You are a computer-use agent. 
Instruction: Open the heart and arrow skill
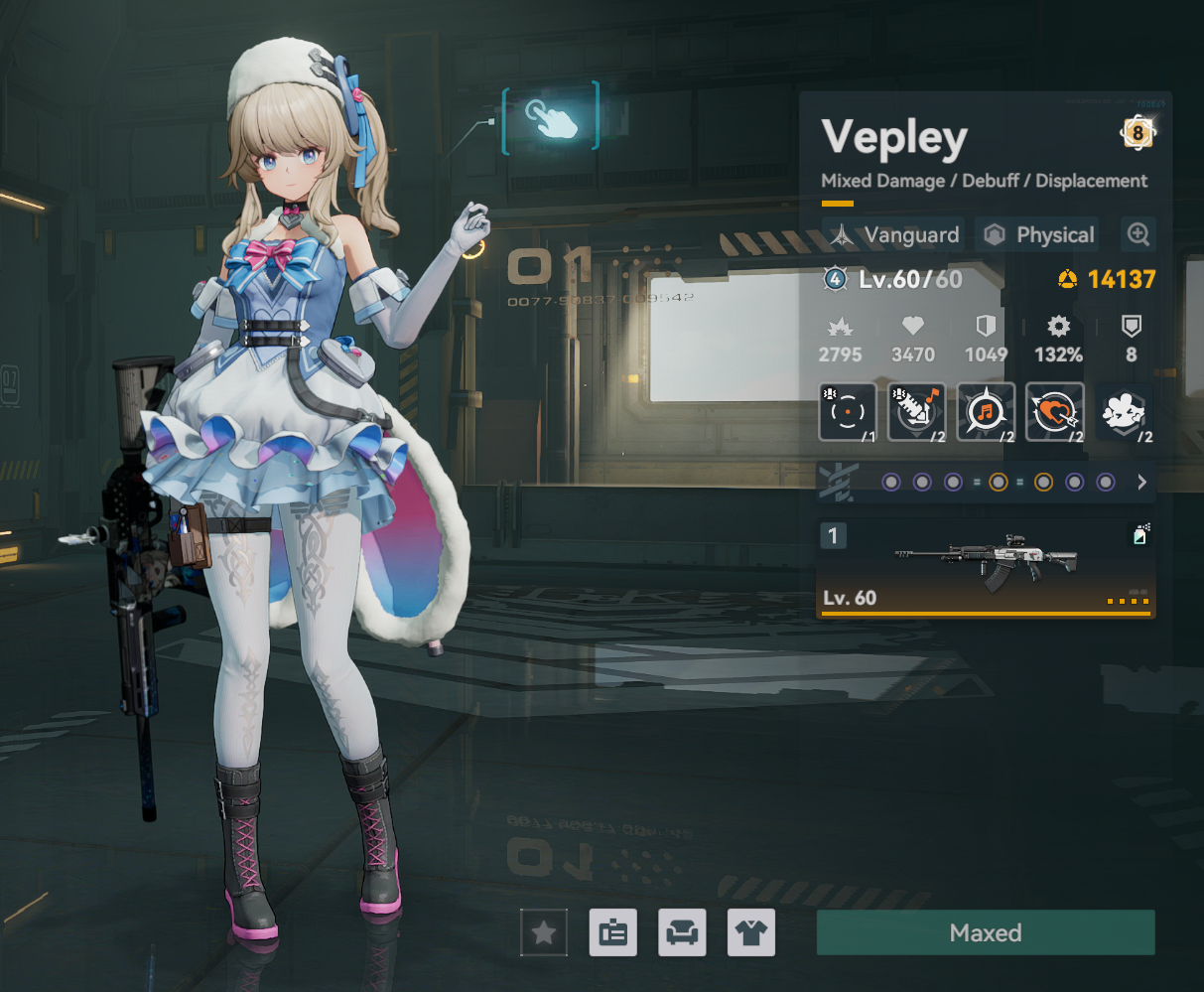1054,411
